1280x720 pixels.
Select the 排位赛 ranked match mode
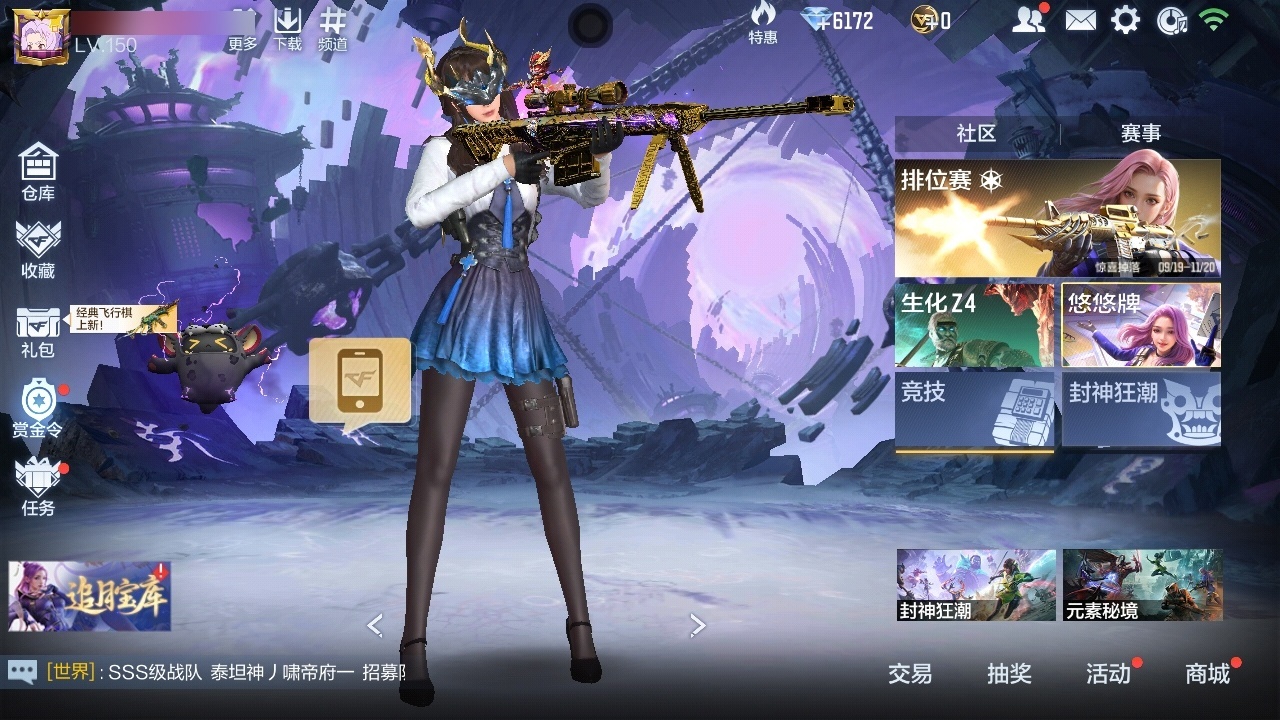tap(1057, 218)
